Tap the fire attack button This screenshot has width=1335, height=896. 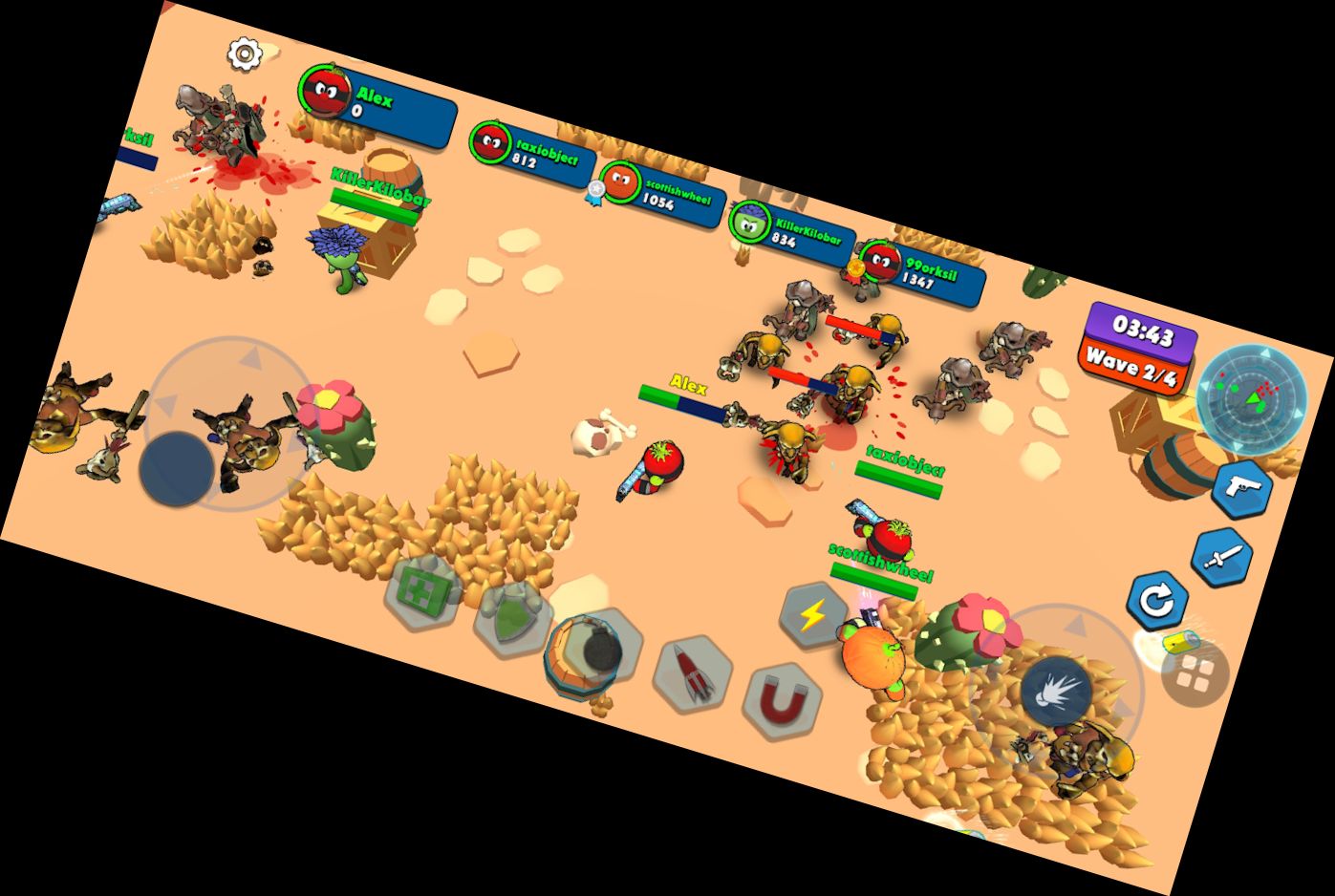point(1055,692)
